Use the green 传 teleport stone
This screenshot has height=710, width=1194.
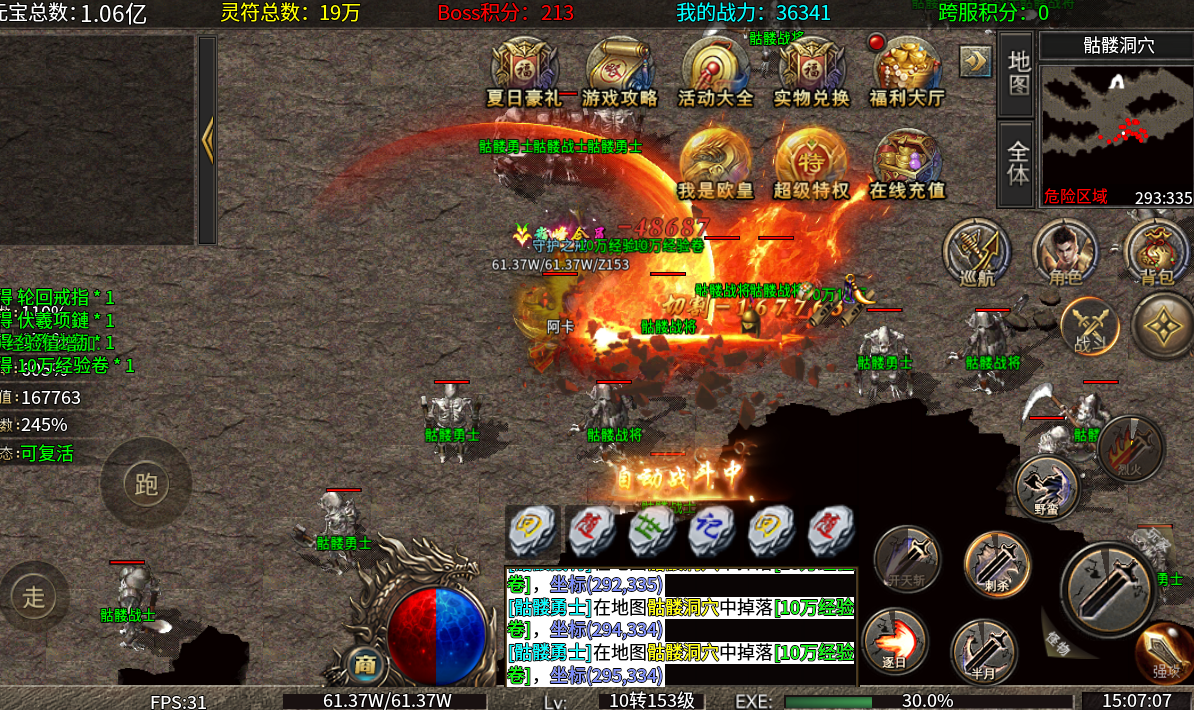tap(652, 529)
